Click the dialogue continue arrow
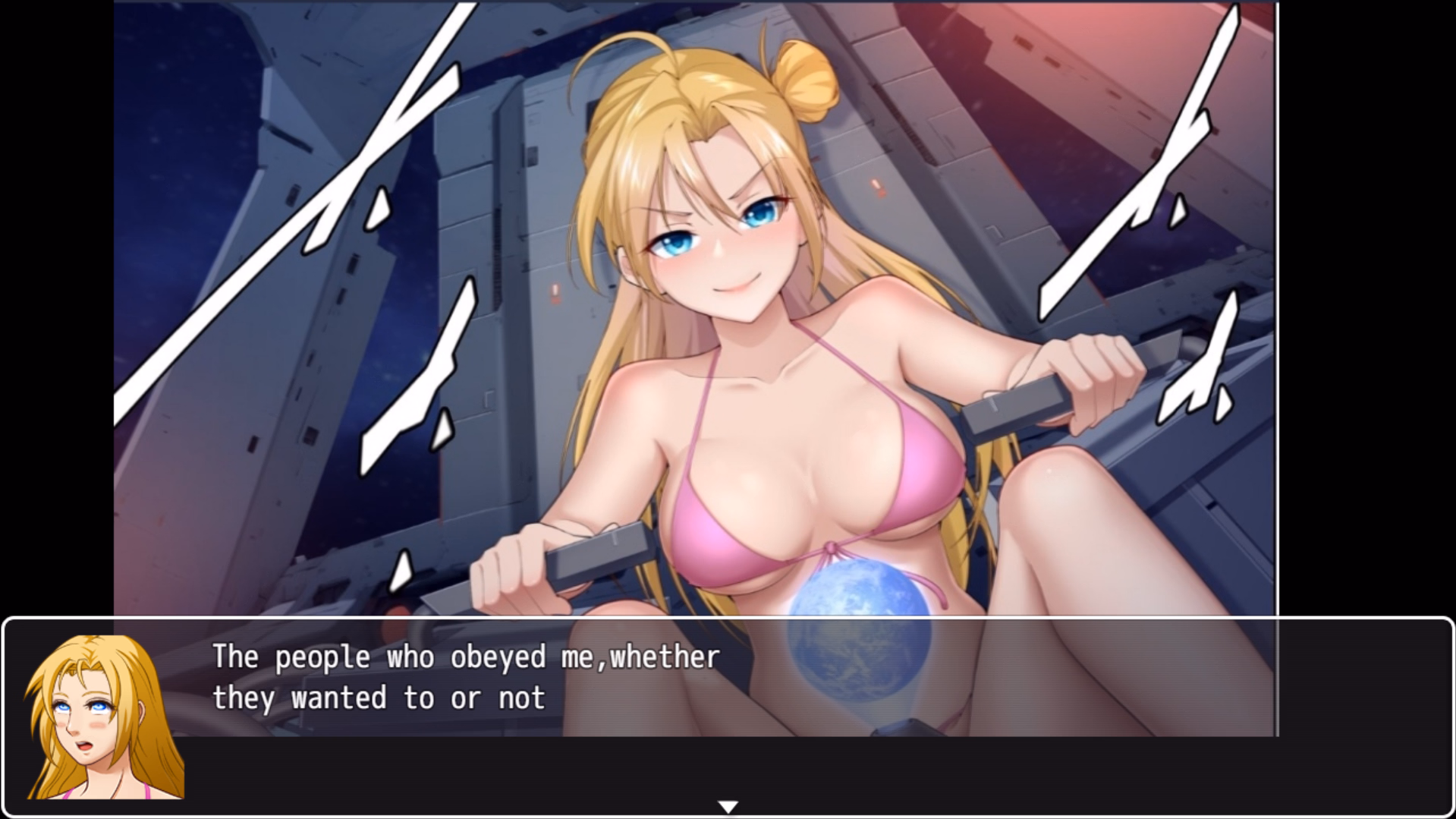The image size is (1456, 819). tap(728, 806)
